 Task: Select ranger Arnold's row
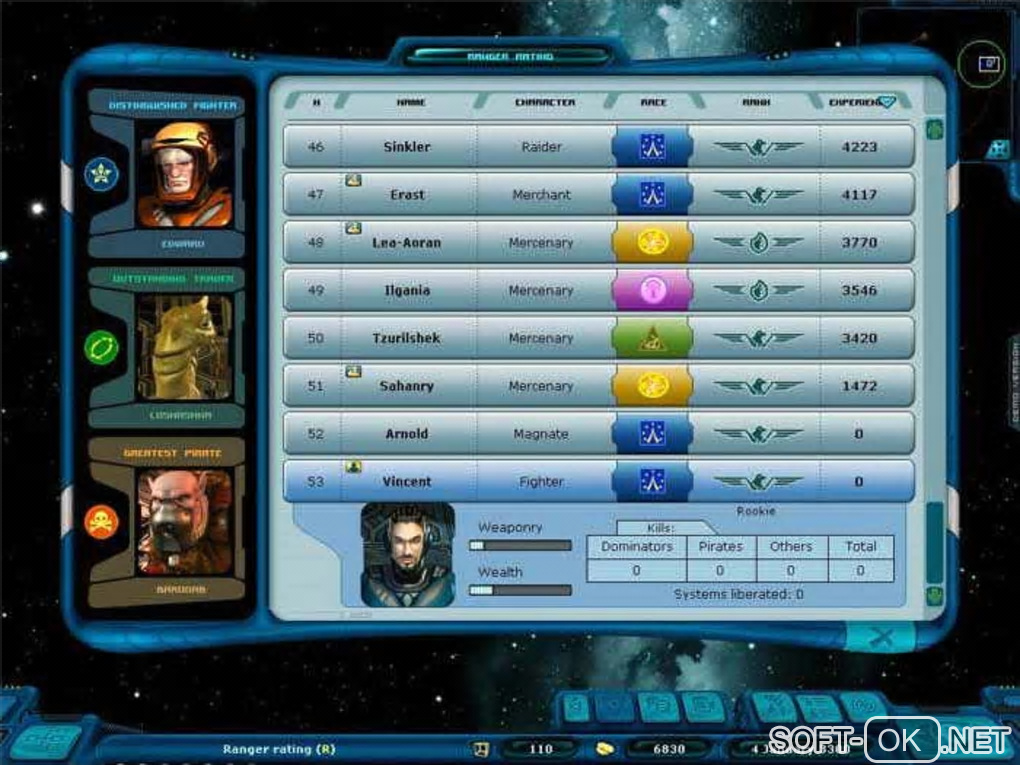[407, 434]
